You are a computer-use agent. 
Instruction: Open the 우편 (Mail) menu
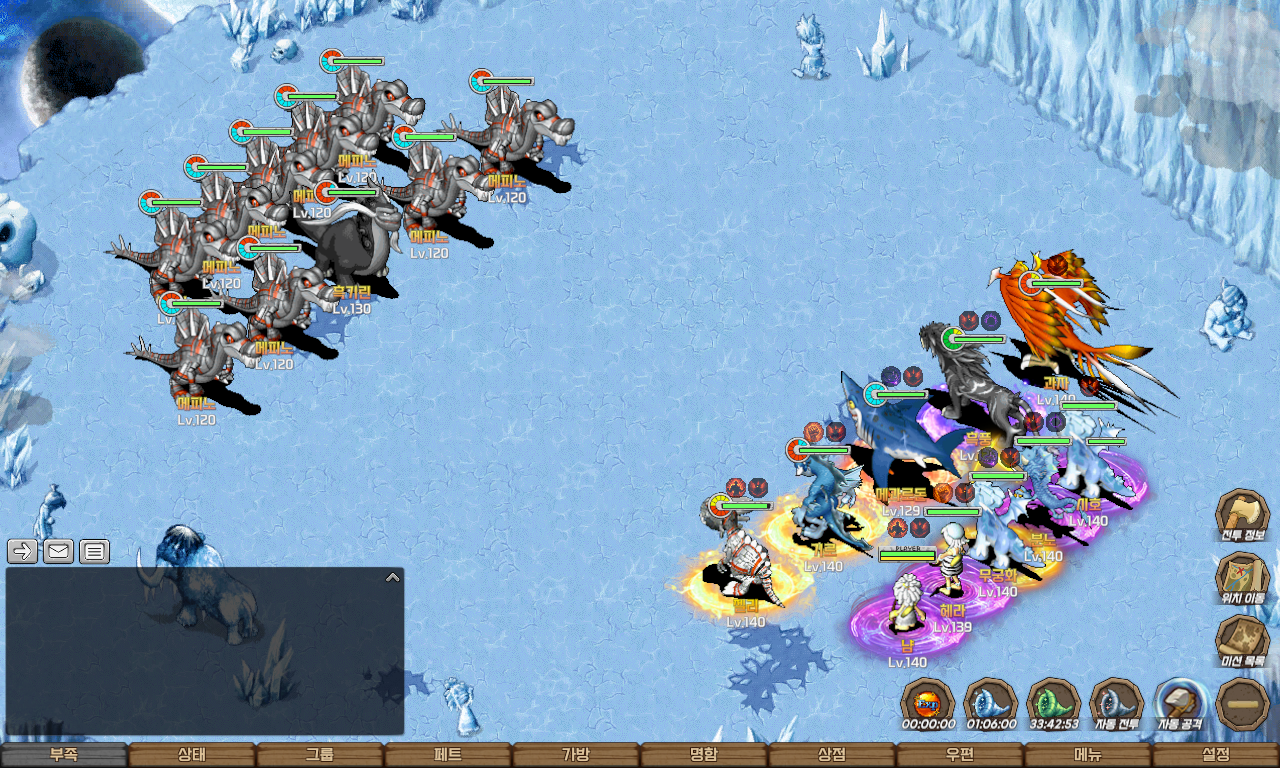pyautogui.click(x=960, y=755)
